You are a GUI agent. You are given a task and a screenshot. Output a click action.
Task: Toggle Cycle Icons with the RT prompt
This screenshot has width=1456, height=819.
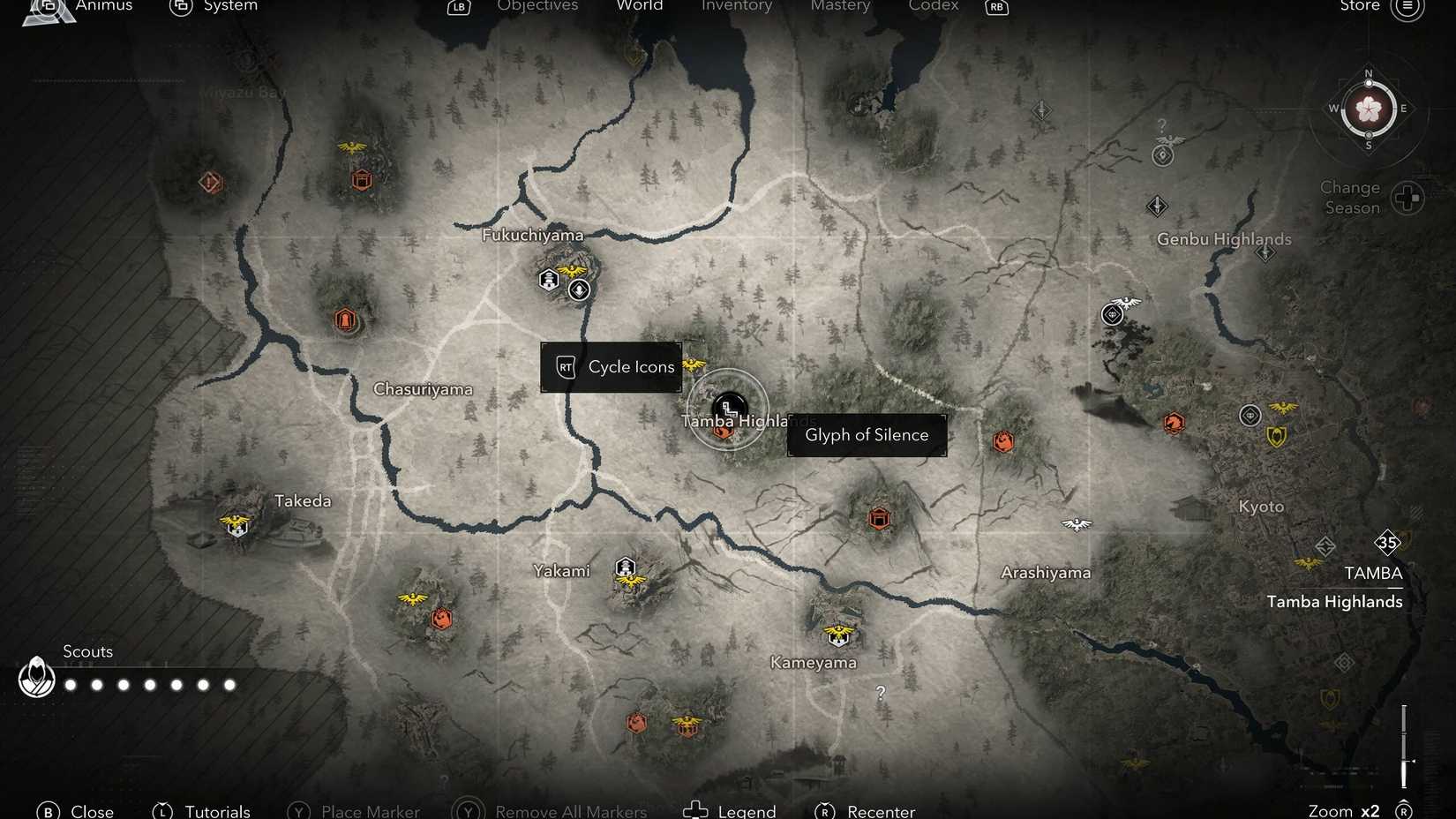(x=611, y=366)
